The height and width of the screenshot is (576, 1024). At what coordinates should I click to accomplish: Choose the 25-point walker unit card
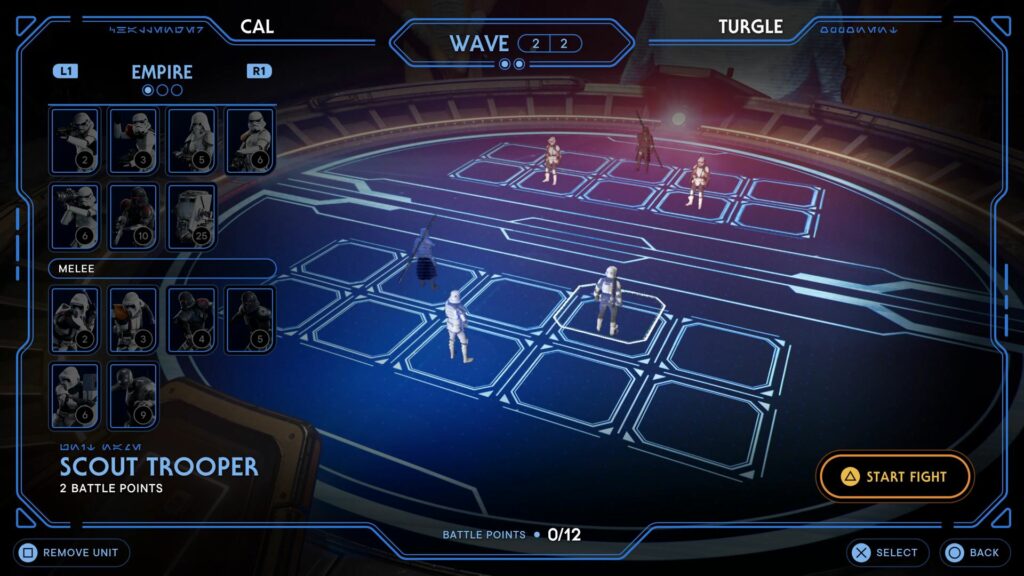191,216
